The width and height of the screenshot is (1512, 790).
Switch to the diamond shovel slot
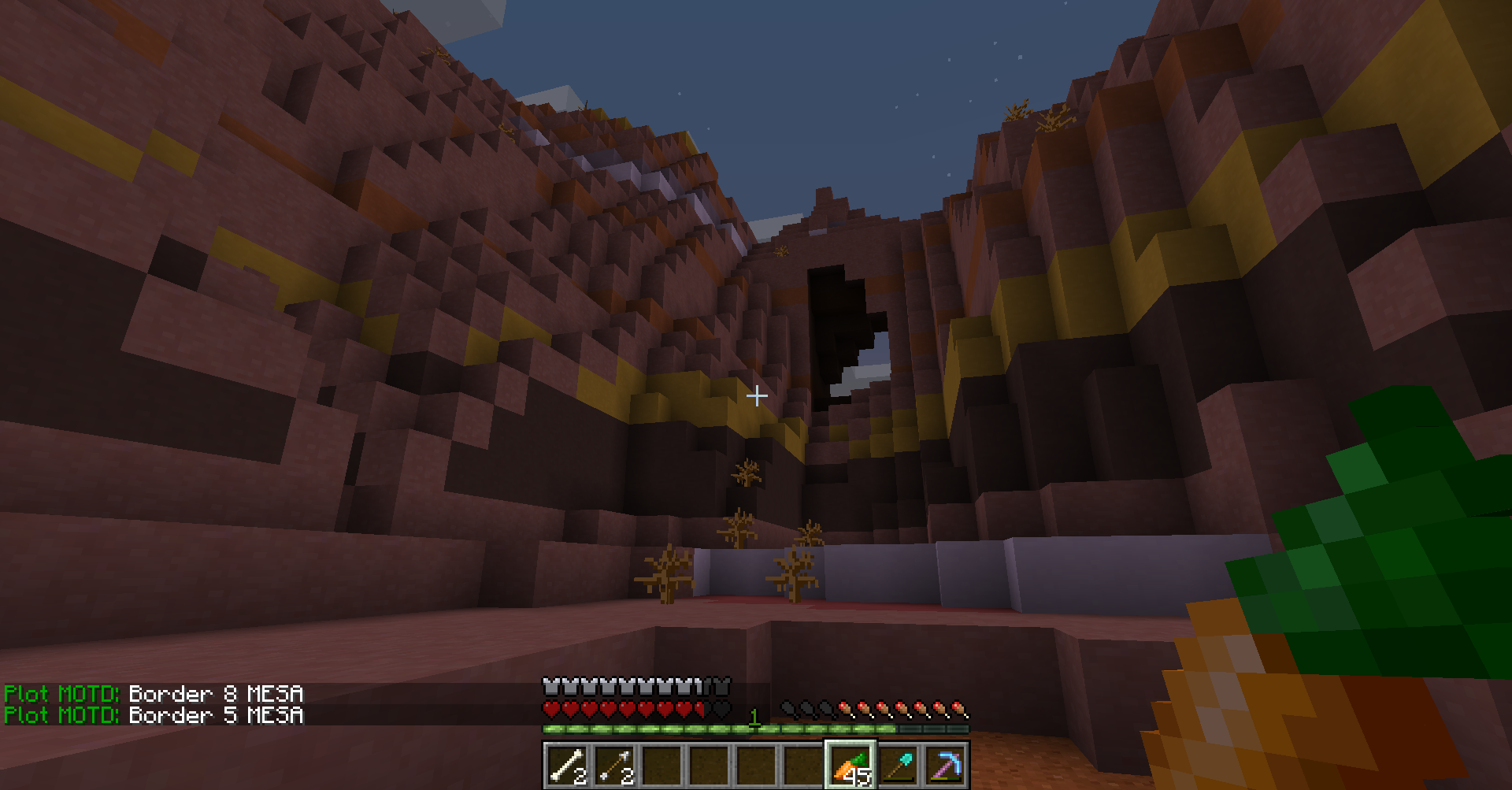point(898,765)
